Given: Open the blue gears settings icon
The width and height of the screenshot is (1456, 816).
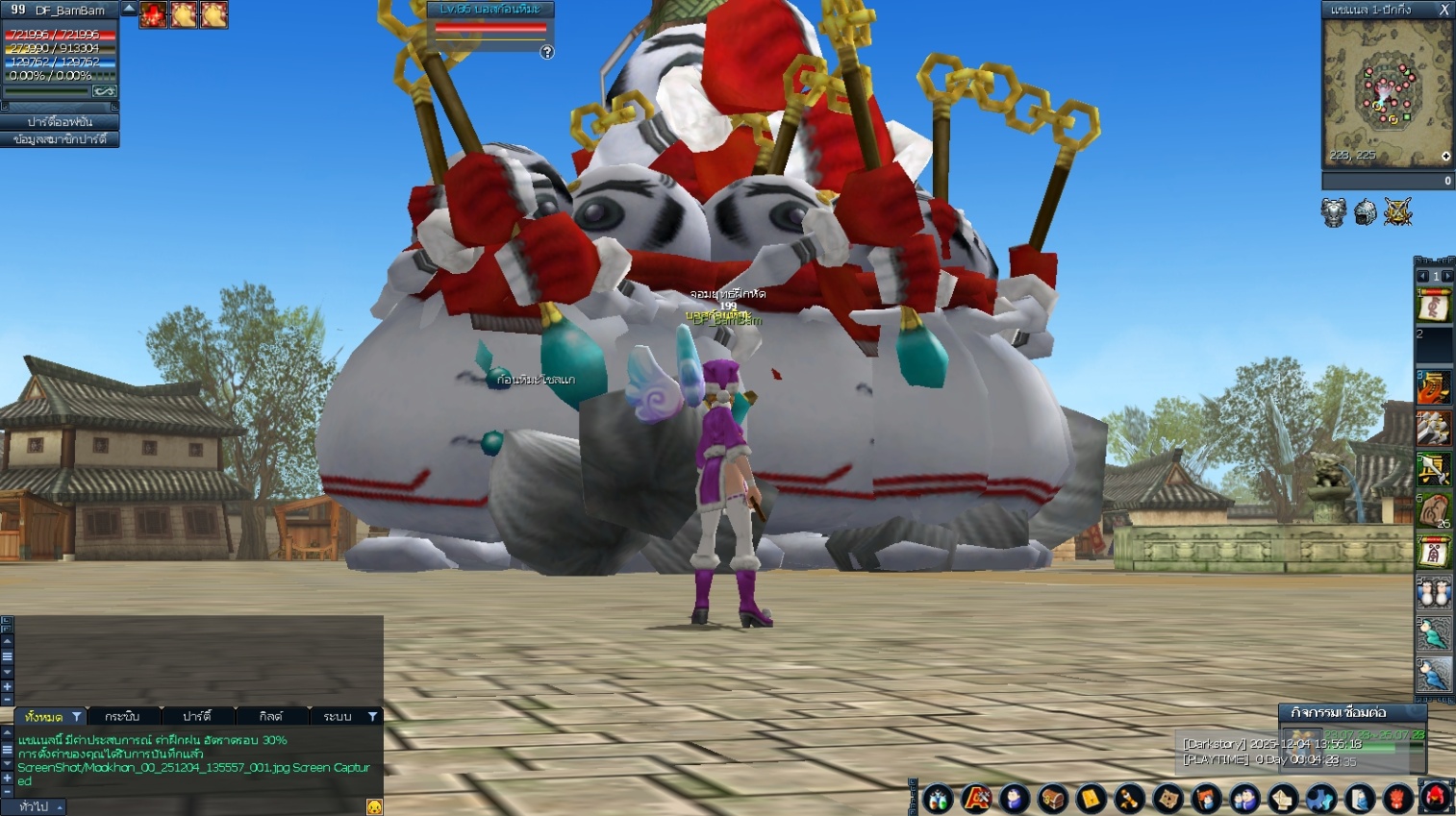Looking at the screenshot, I should coord(1320,799).
